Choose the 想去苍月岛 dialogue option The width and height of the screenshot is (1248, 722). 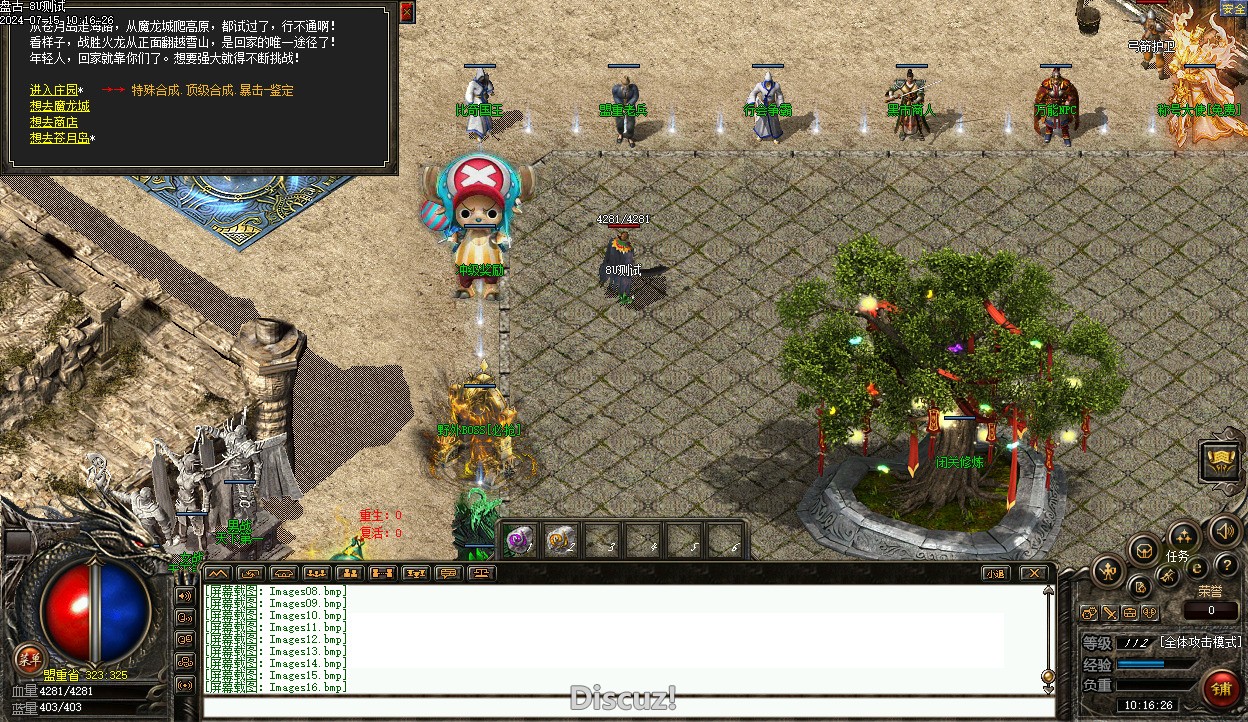[x=60, y=138]
